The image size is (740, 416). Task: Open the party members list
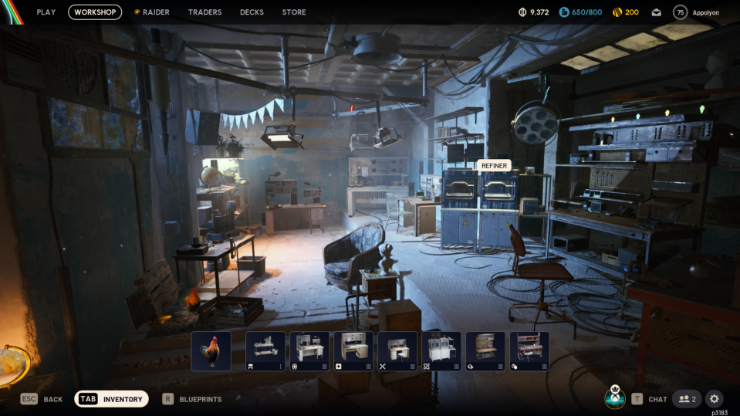(685, 399)
